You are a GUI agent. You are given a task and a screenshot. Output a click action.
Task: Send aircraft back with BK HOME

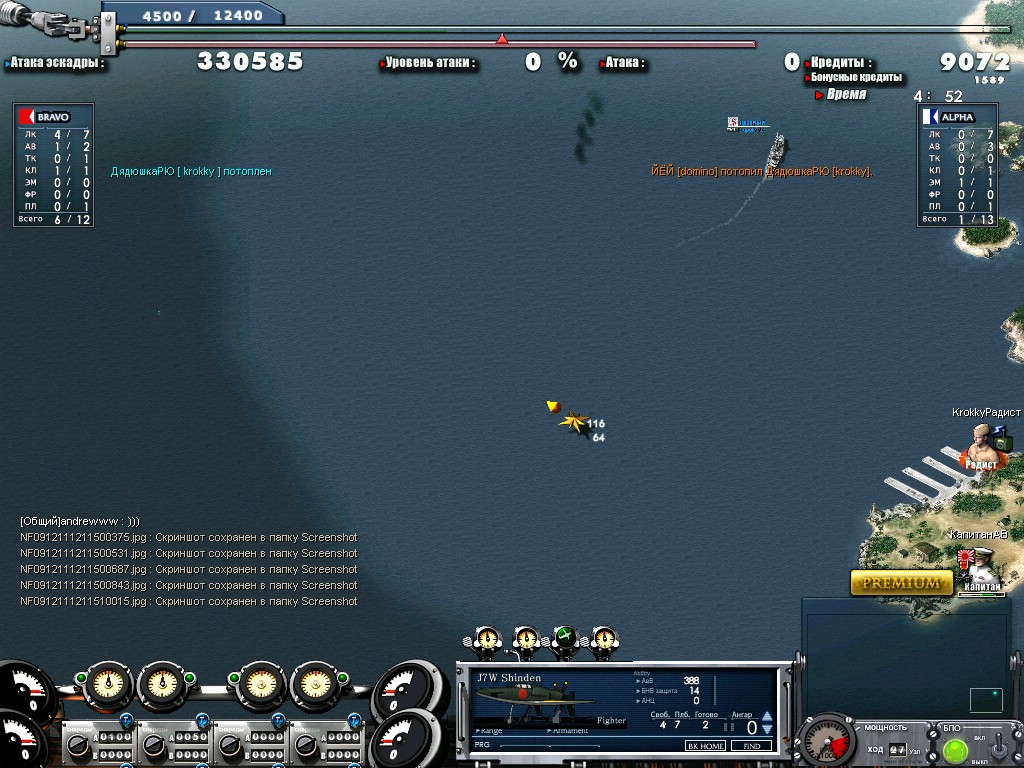click(x=705, y=746)
